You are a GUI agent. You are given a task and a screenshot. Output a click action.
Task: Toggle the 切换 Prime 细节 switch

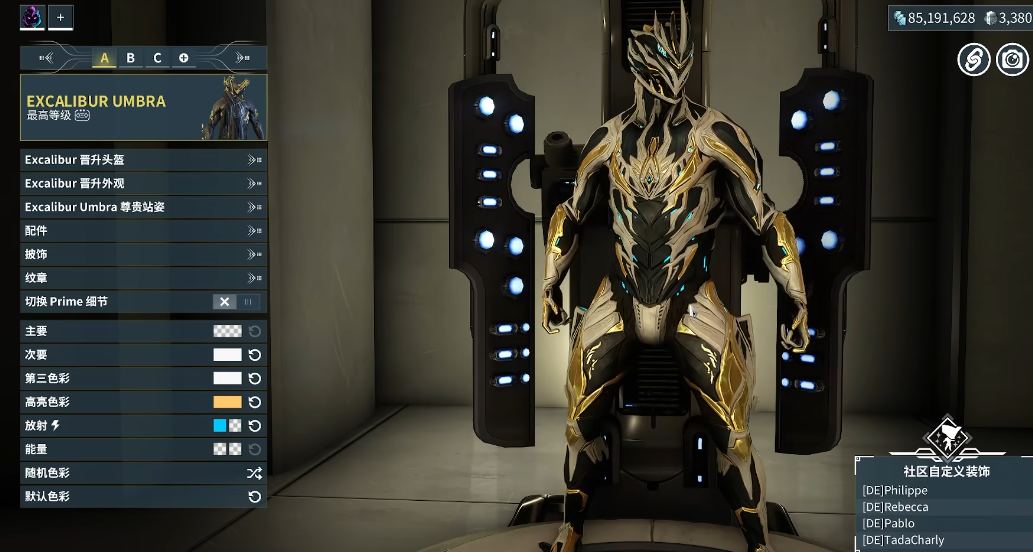(237, 302)
